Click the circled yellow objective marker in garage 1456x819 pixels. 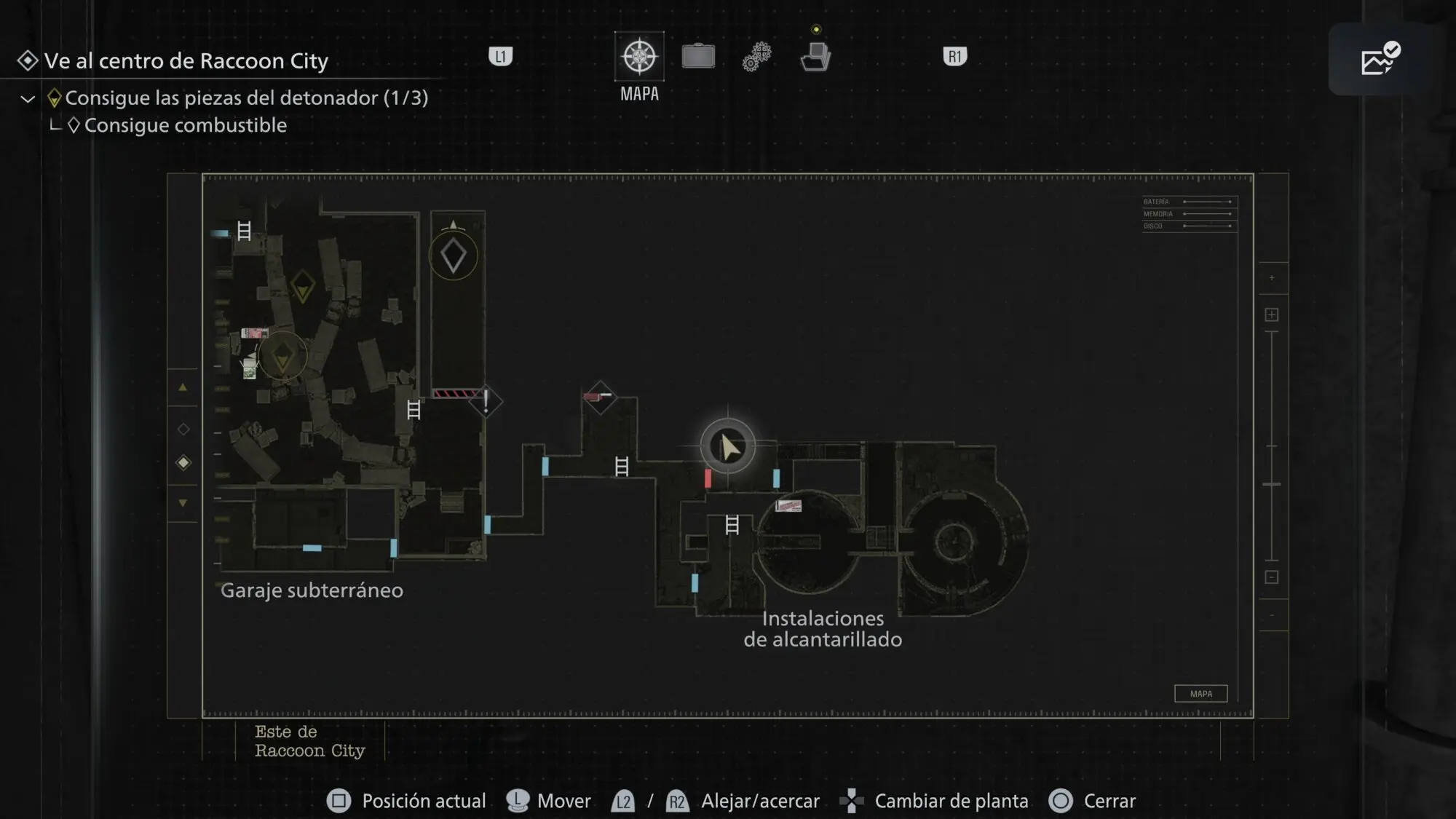tap(282, 356)
